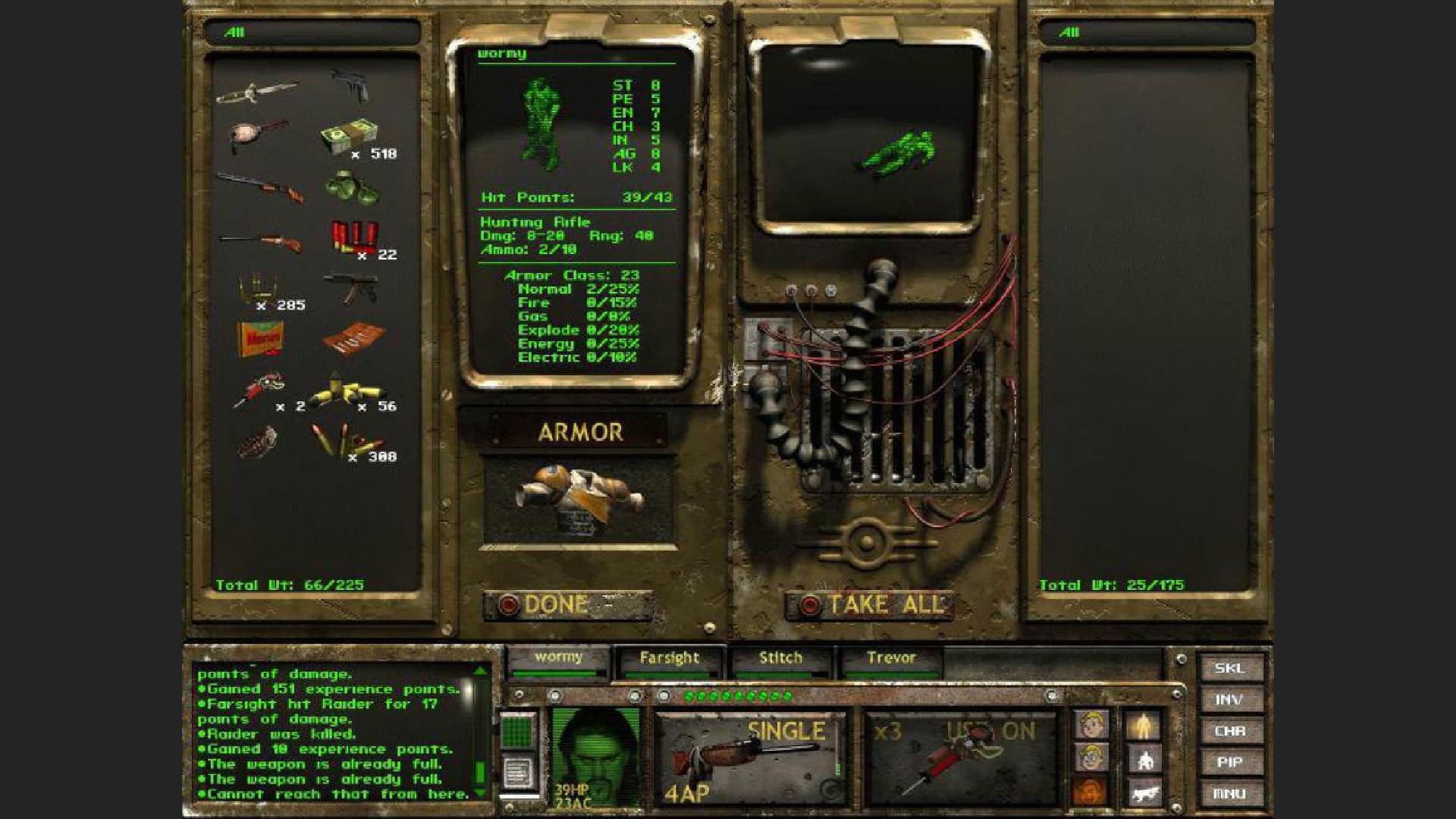Click the Mentats box in the inventory
1456x819 pixels.
pos(259,338)
